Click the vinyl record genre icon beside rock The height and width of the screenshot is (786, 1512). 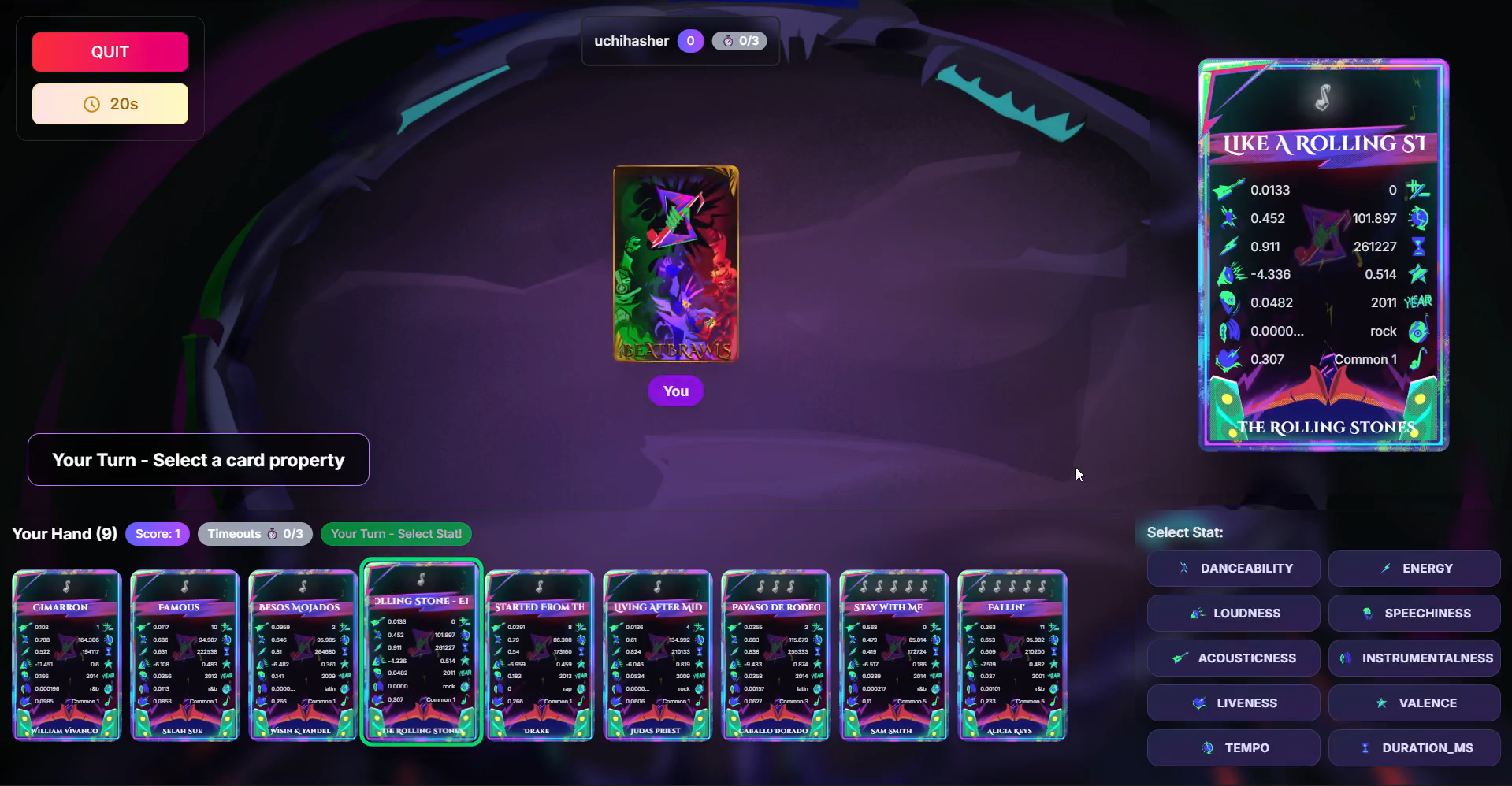(x=1418, y=331)
